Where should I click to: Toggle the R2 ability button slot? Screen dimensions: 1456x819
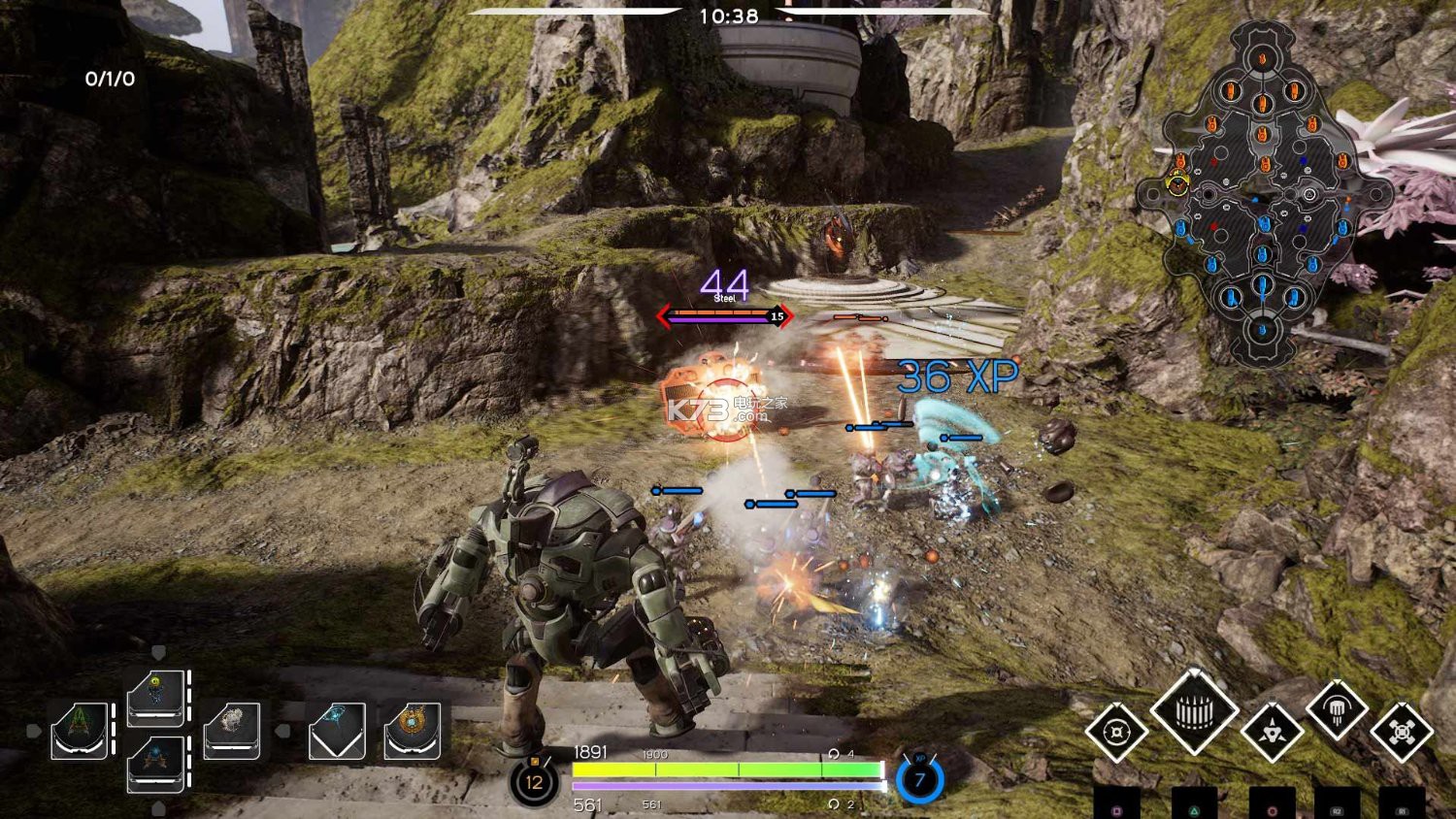point(1338,809)
